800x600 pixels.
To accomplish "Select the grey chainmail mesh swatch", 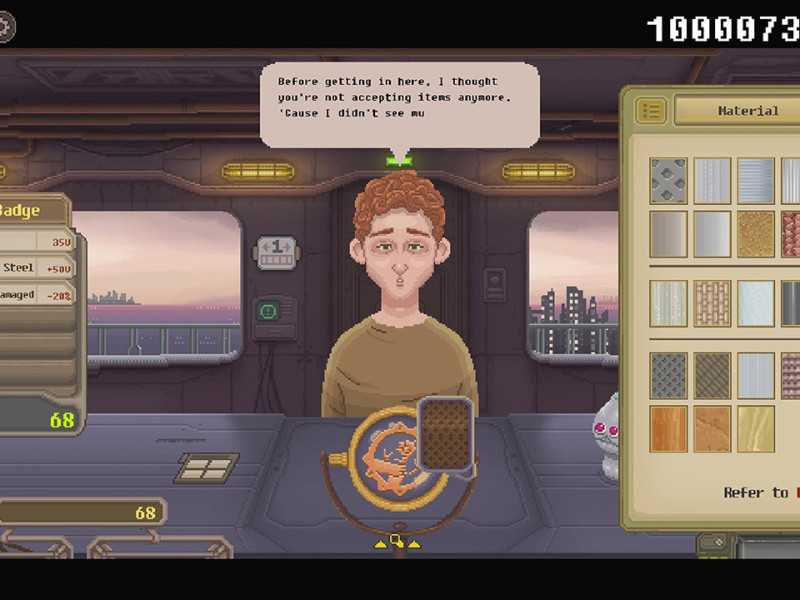I will pyautogui.click(x=669, y=375).
